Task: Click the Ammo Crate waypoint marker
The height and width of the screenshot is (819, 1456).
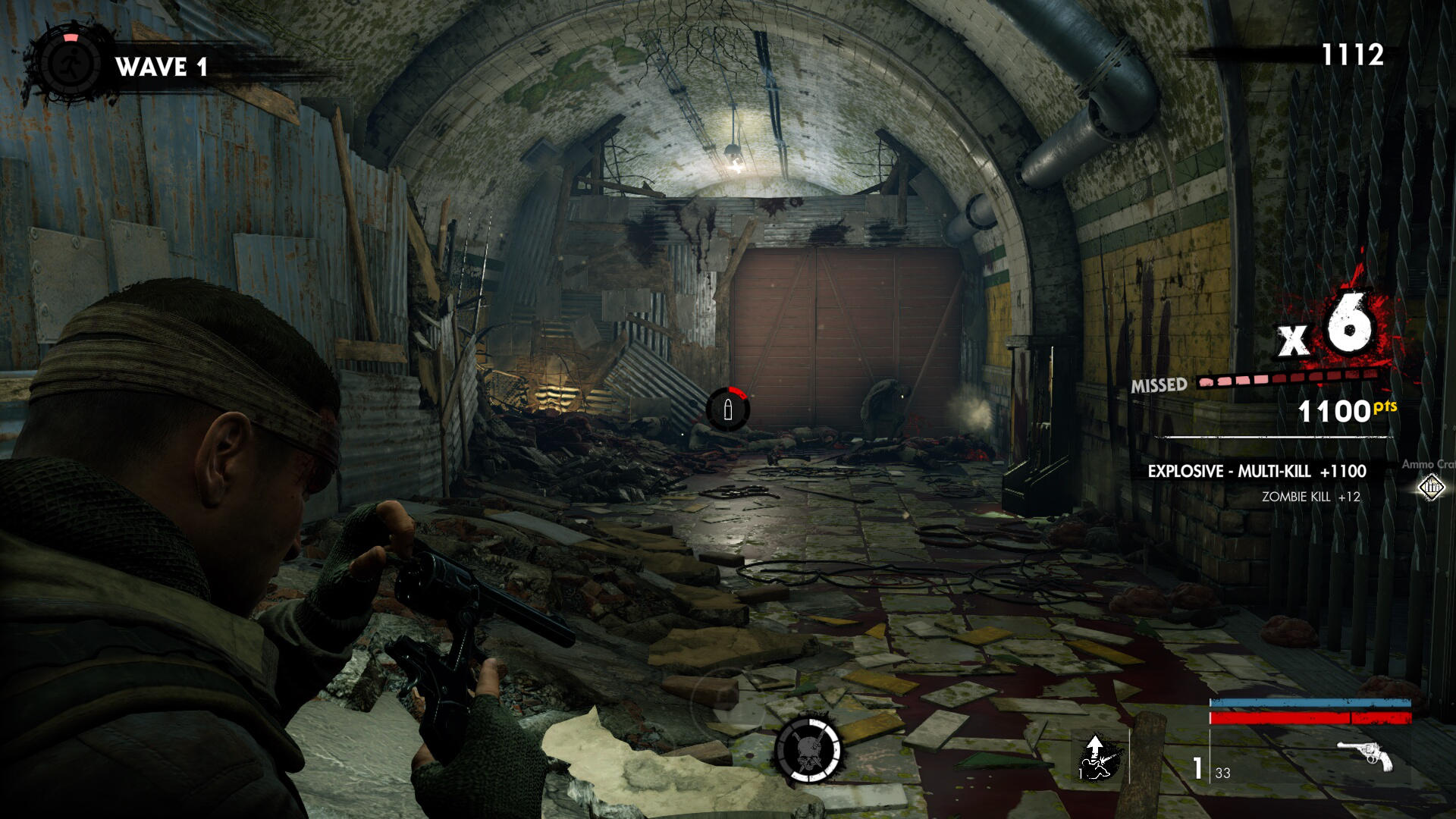Action: [x=1431, y=487]
